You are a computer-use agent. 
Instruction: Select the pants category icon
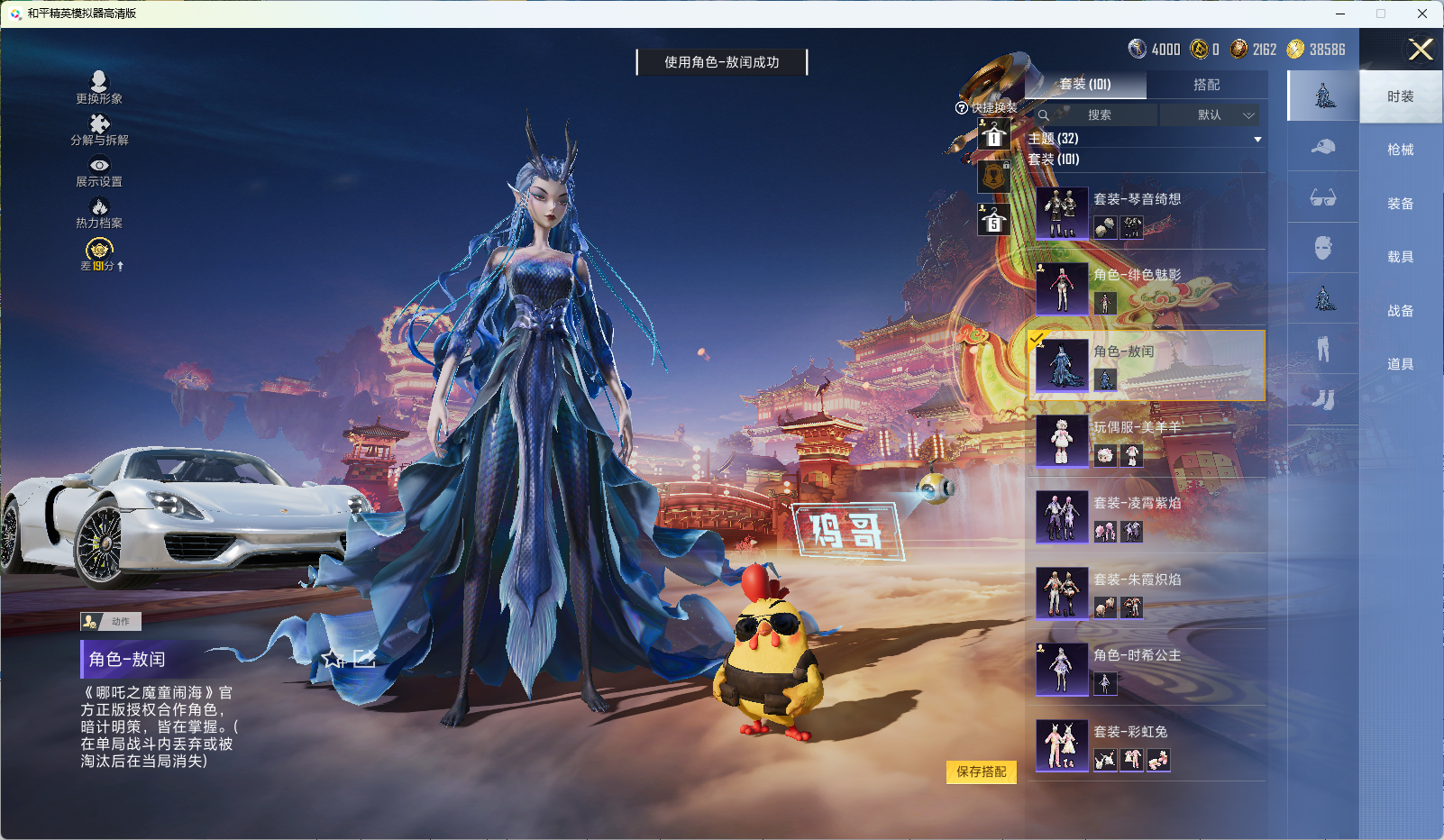[1323, 351]
